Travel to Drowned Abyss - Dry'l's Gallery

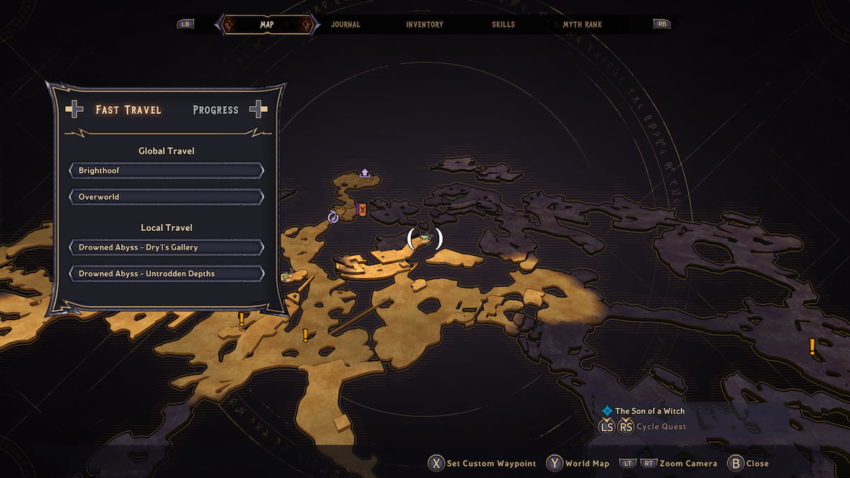pyautogui.click(x=166, y=247)
